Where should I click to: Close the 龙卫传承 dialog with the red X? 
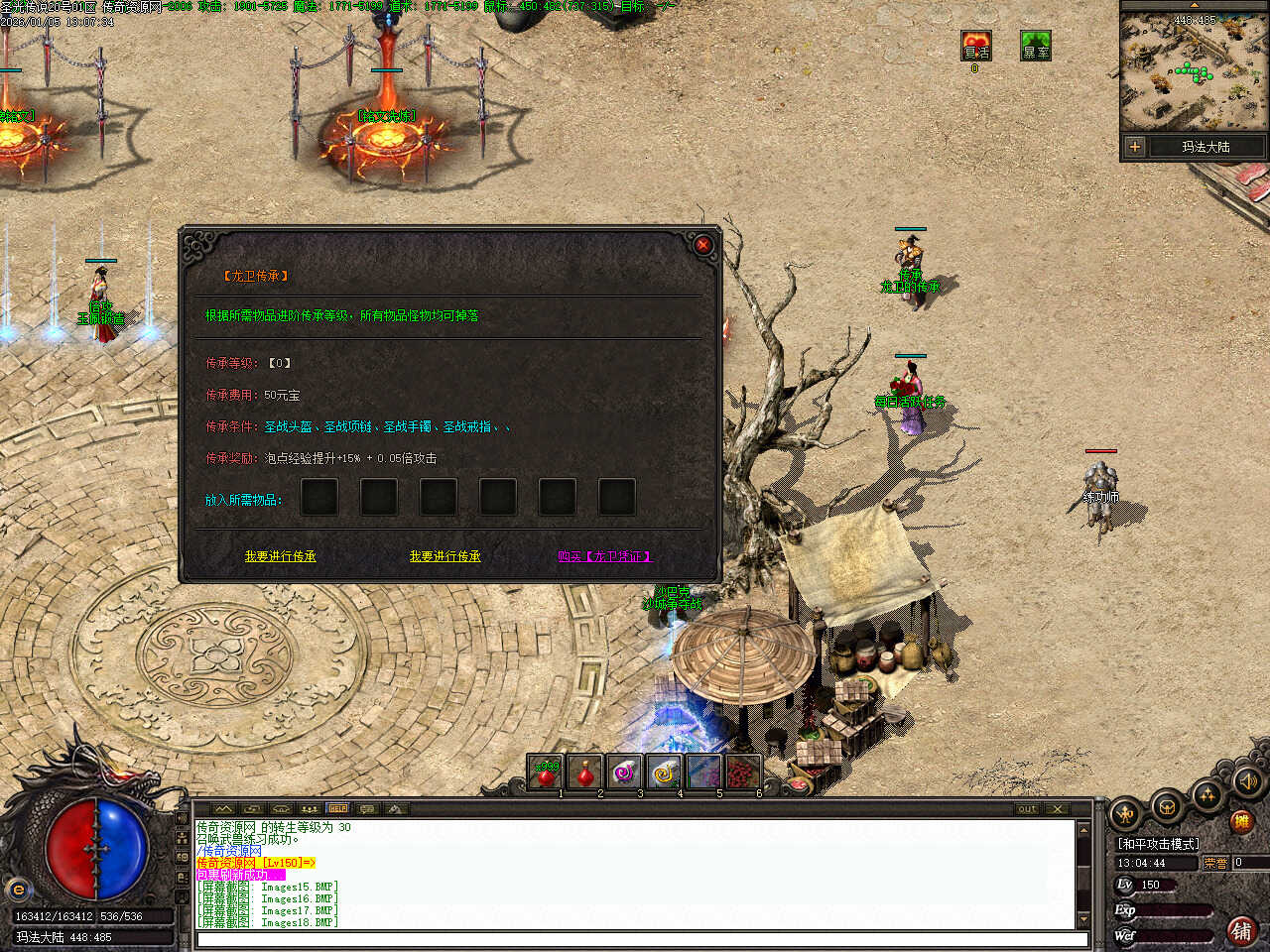703,245
